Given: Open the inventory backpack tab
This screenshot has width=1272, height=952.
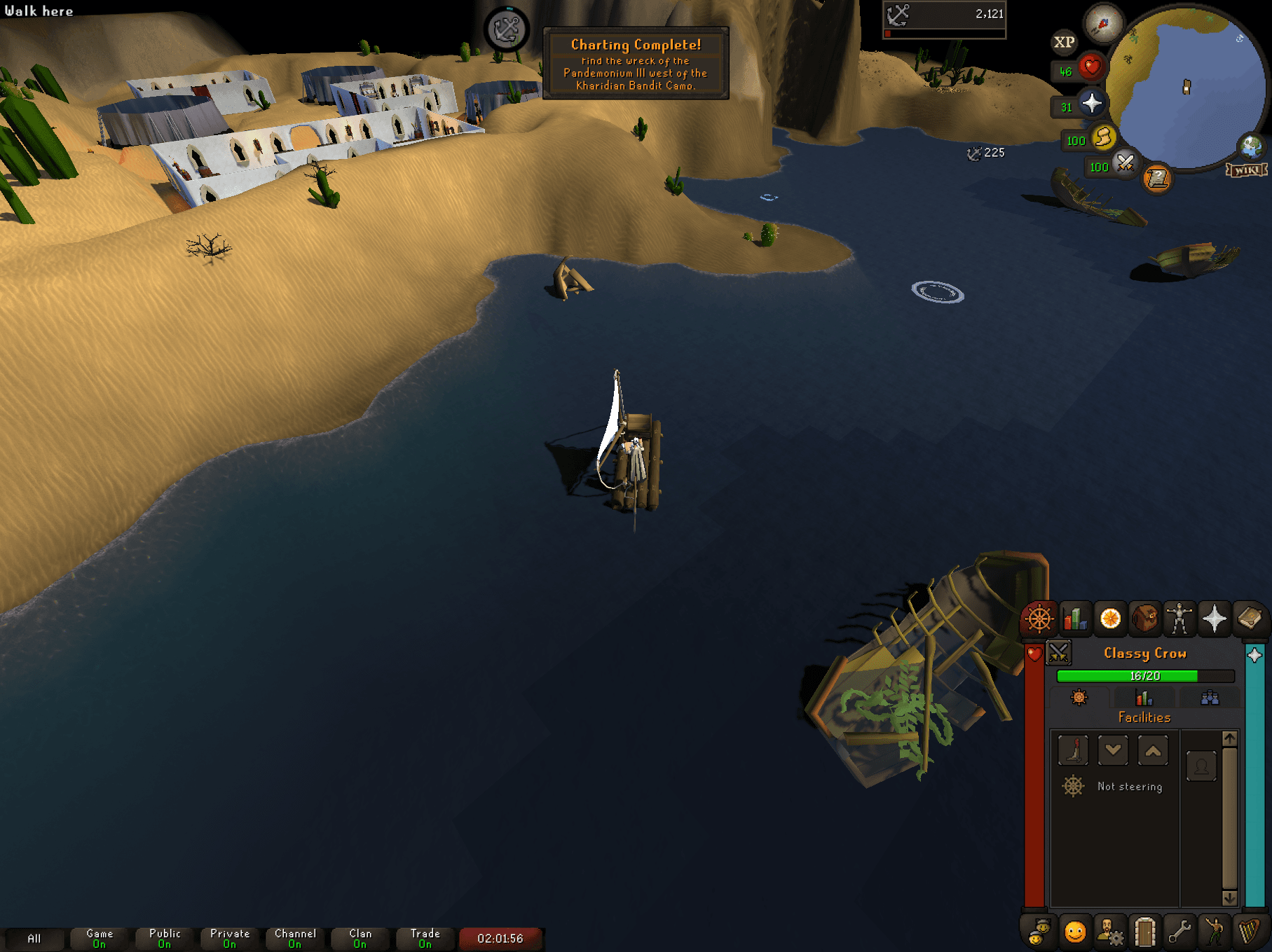Looking at the screenshot, I should pos(1144,619).
